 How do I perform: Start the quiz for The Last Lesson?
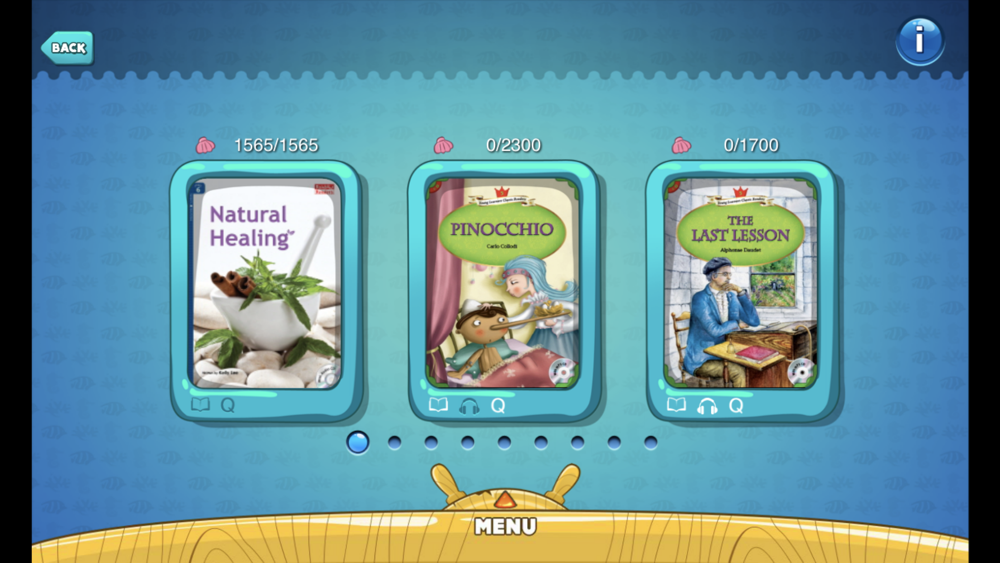point(736,405)
